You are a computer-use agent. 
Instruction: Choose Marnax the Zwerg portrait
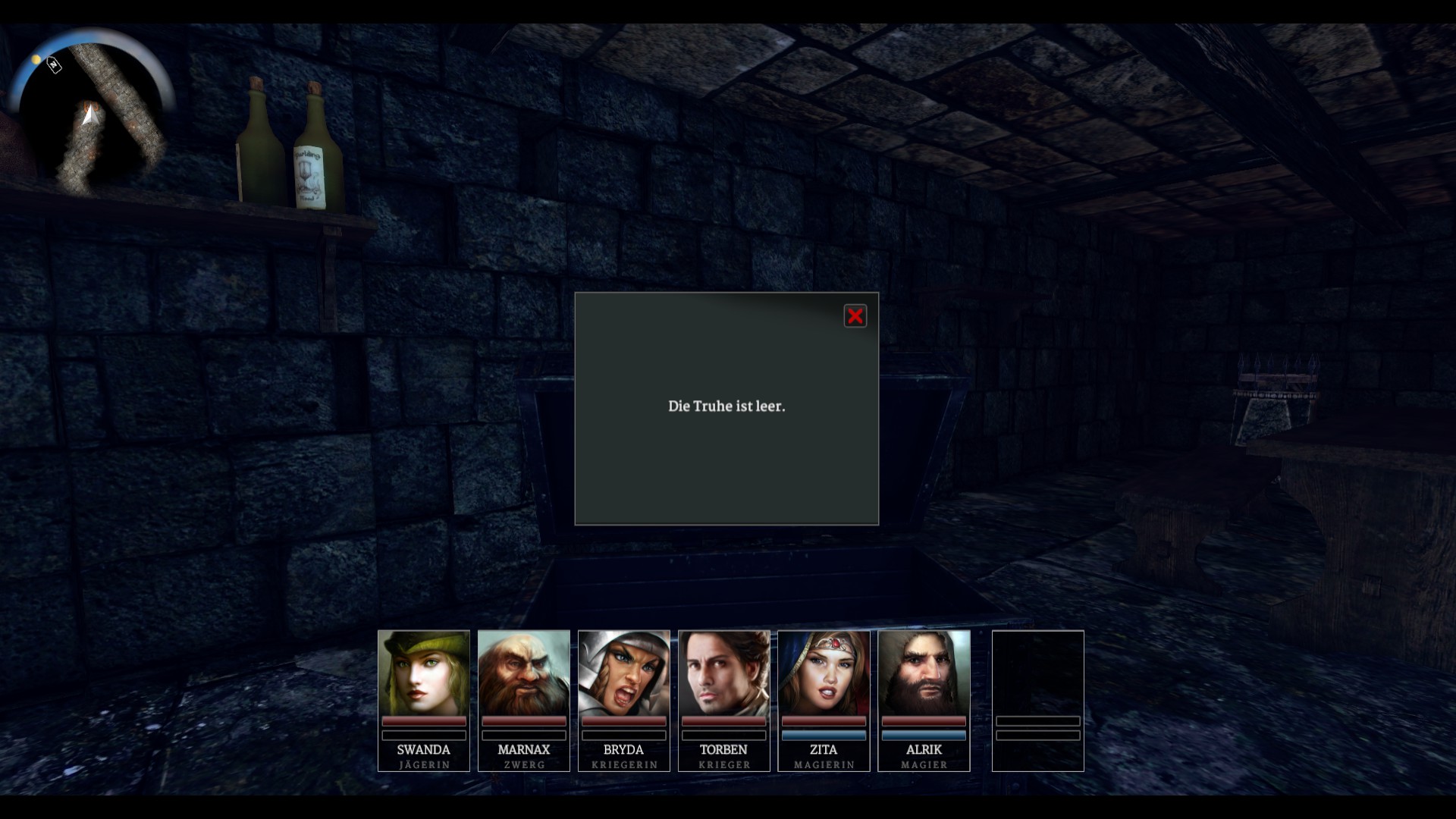[x=523, y=673]
